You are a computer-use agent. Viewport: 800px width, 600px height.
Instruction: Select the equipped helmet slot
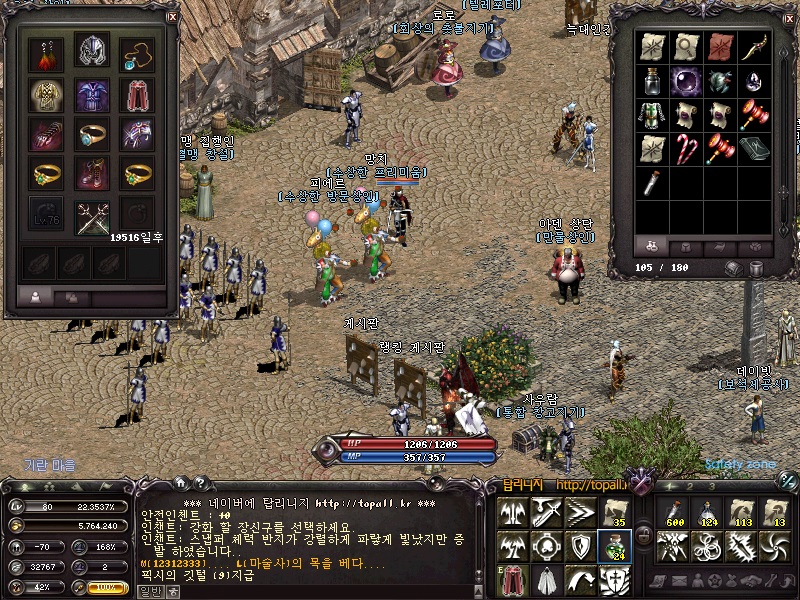(93, 53)
